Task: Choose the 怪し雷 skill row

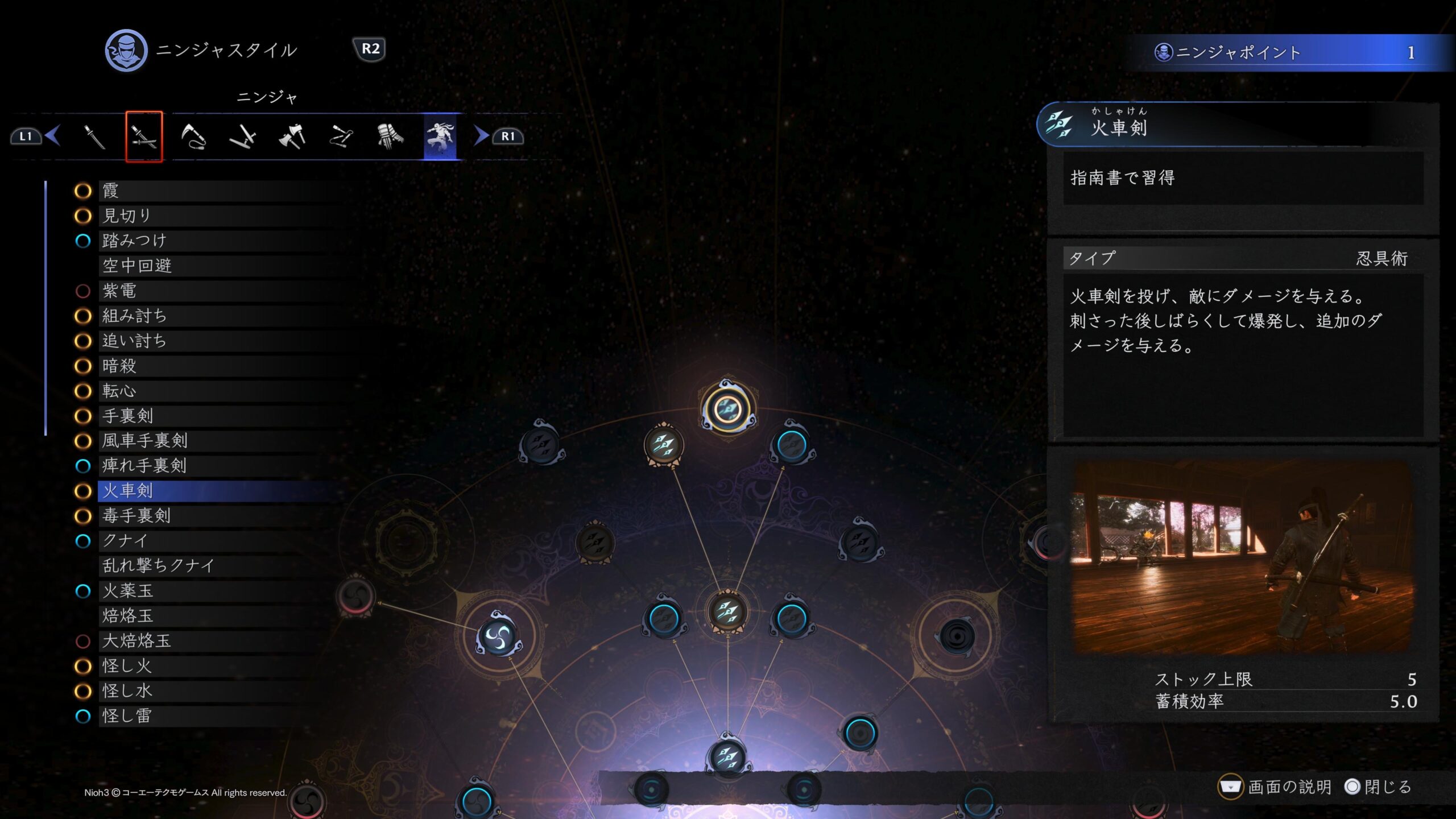Action: click(127, 716)
